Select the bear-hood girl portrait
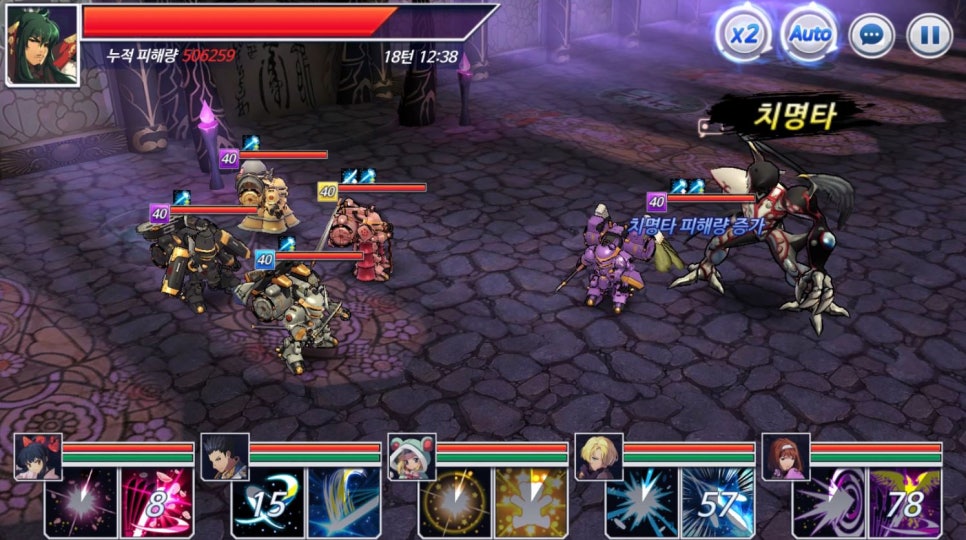The image size is (966, 540). pos(411,456)
